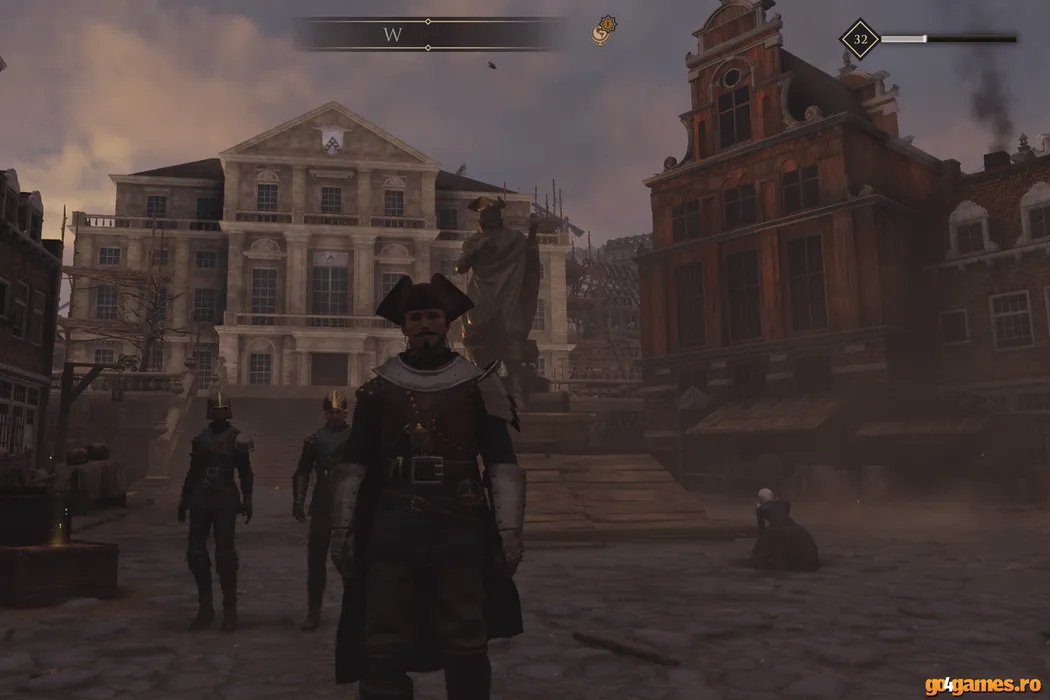
Task: Click the compass bar showing W
Action: tap(430, 34)
